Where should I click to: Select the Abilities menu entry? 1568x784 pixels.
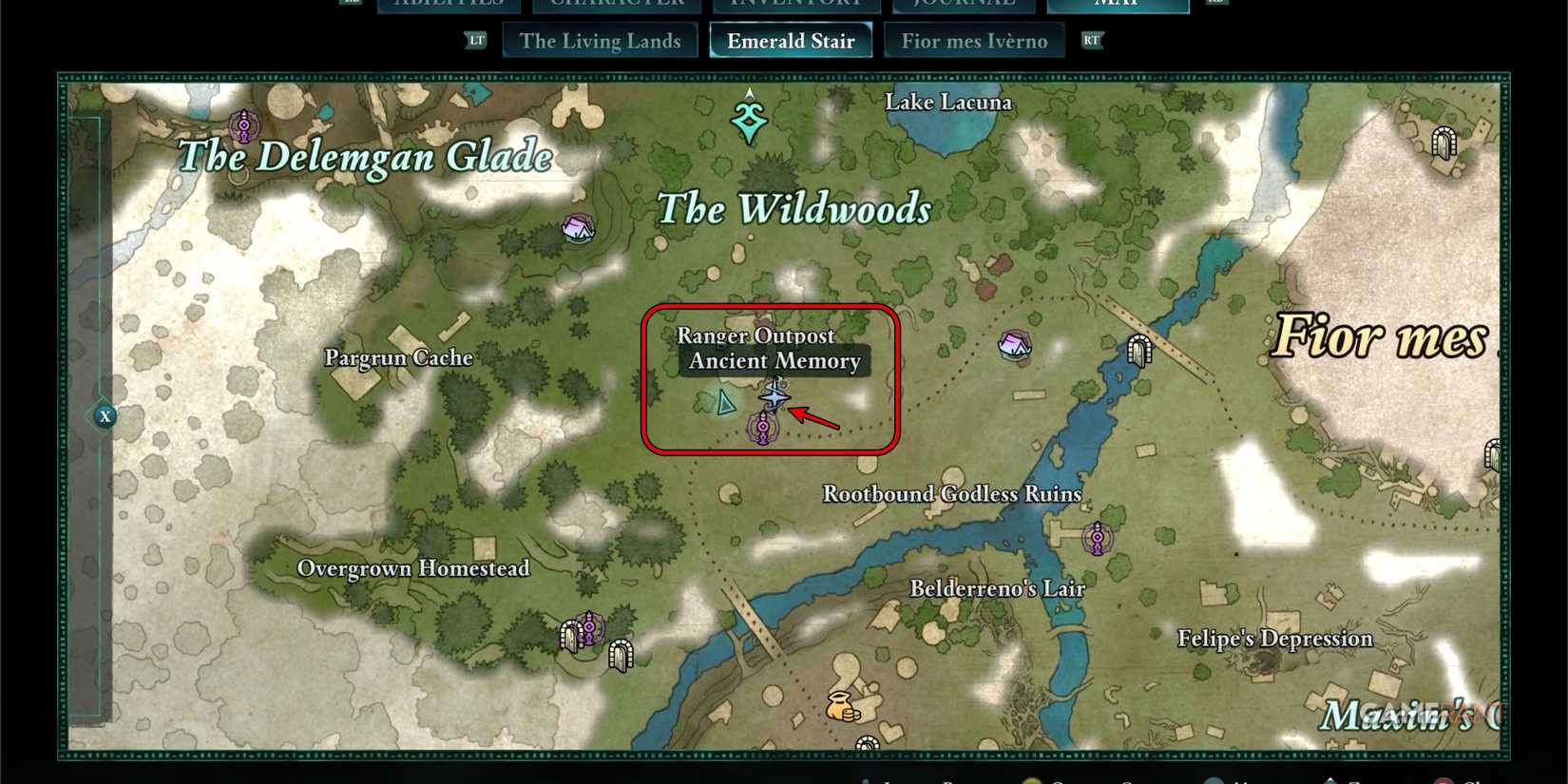pos(448,5)
